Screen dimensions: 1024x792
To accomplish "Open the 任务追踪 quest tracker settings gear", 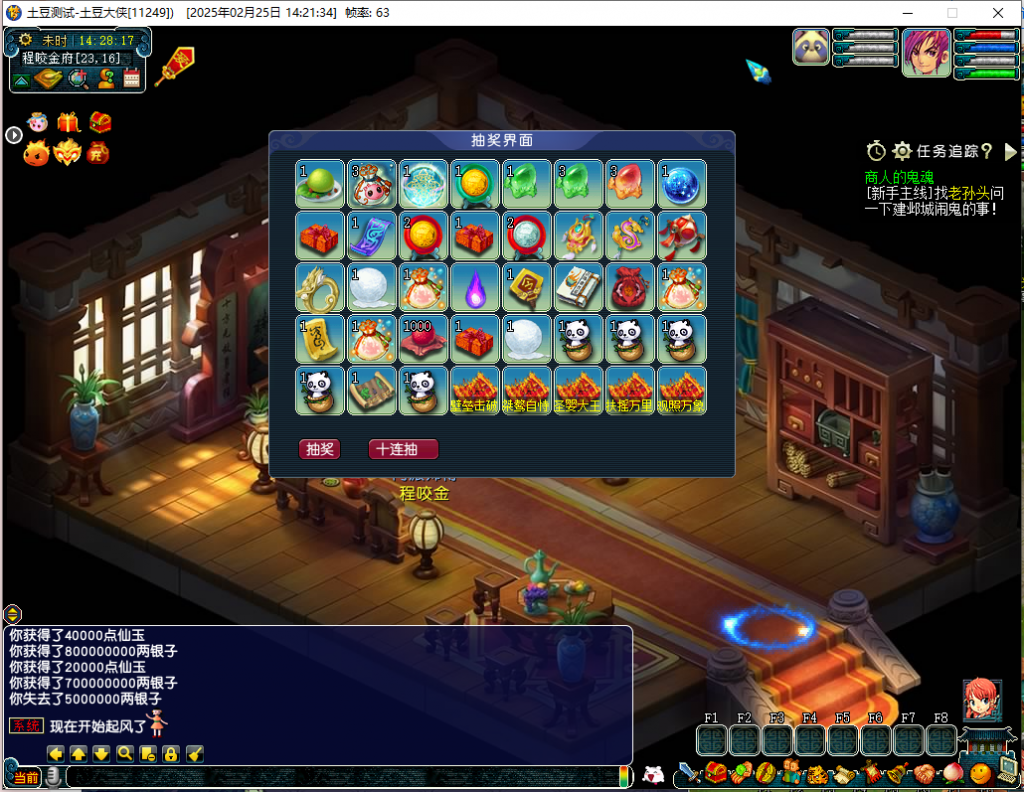I will click(x=901, y=151).
